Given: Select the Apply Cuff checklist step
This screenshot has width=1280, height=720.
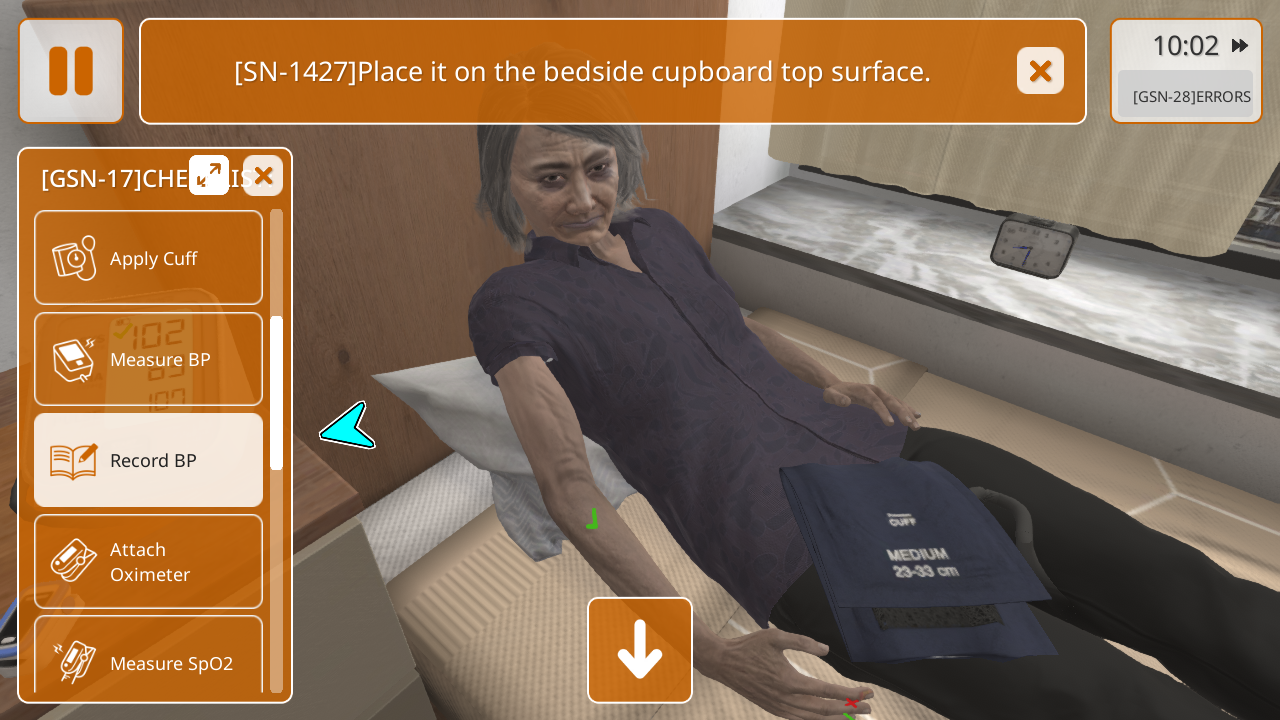Looking at the screenshot, I should 148,258.
